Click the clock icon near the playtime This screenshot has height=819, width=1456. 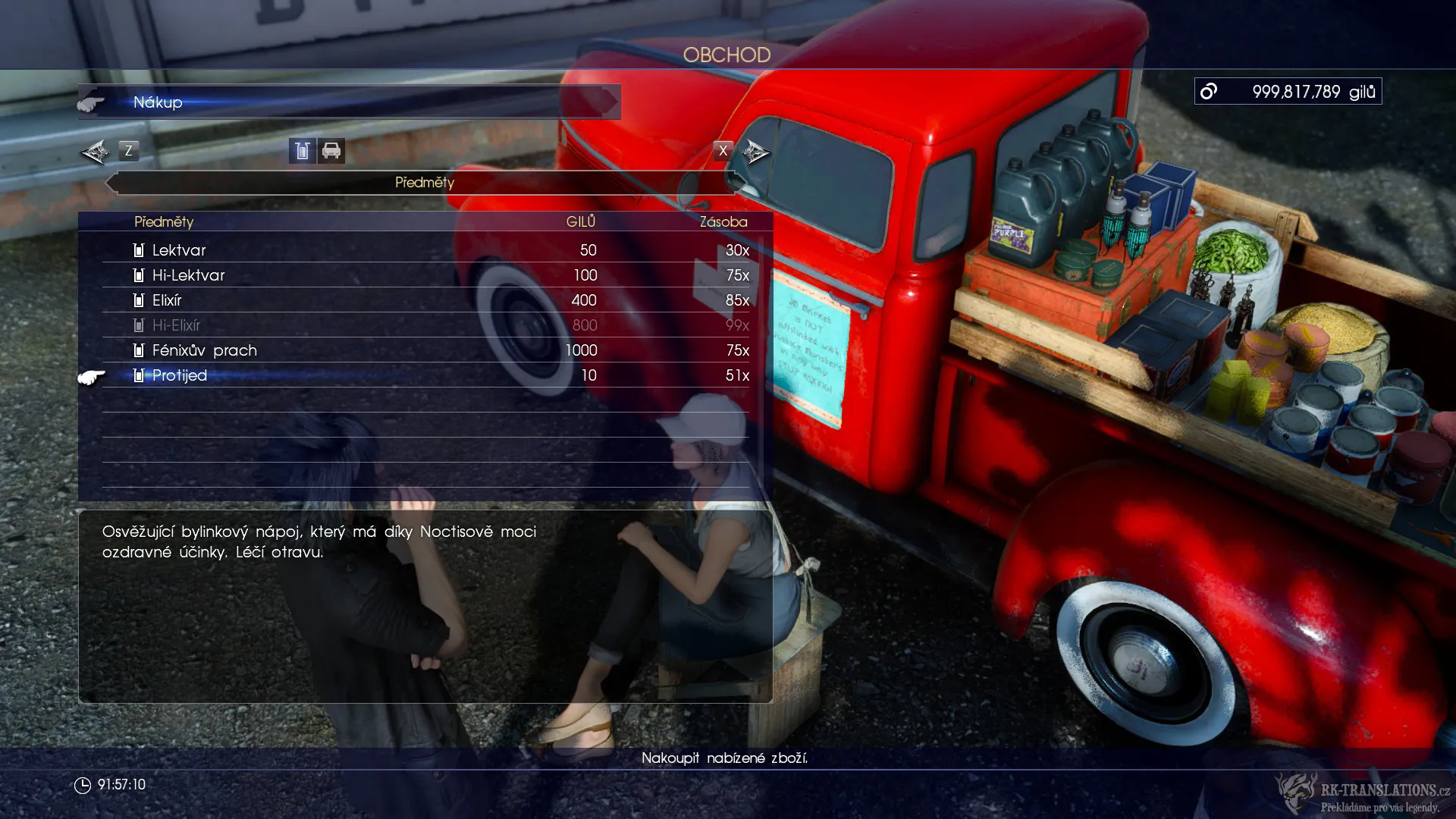click(83, 786)
